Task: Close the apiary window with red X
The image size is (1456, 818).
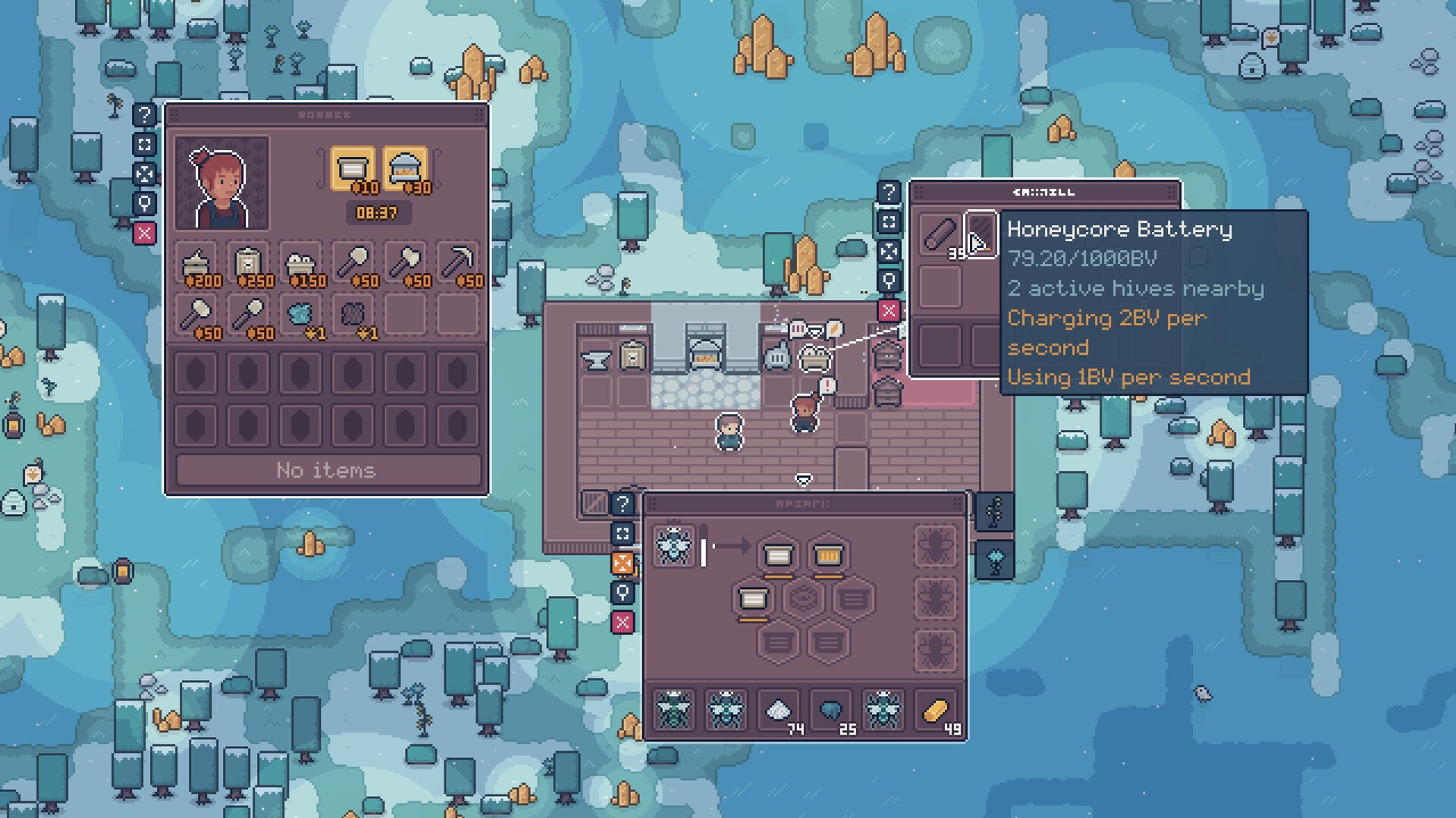Action: tap(623, 622)
